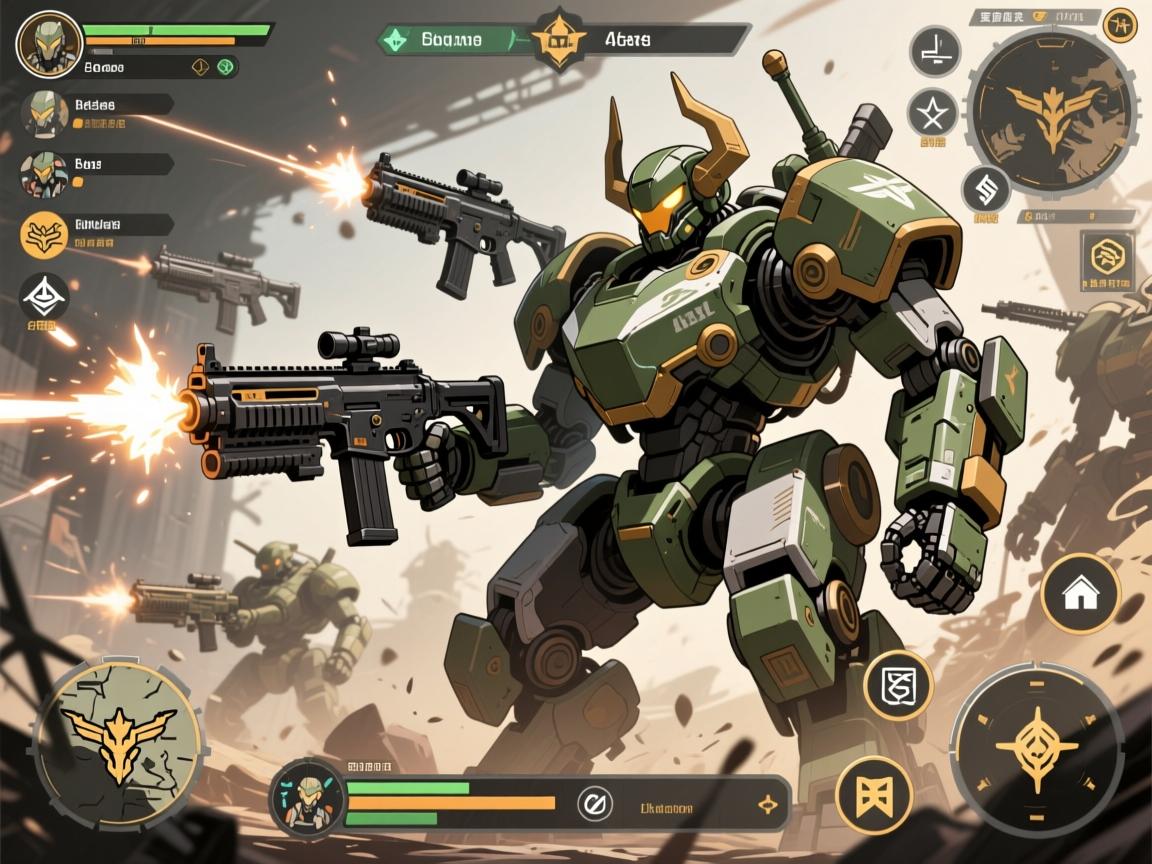This screenshot has width=1152, height=864.
Task: Click the orange diamond icon in the player name bar
Action: [x=198, y=67]
